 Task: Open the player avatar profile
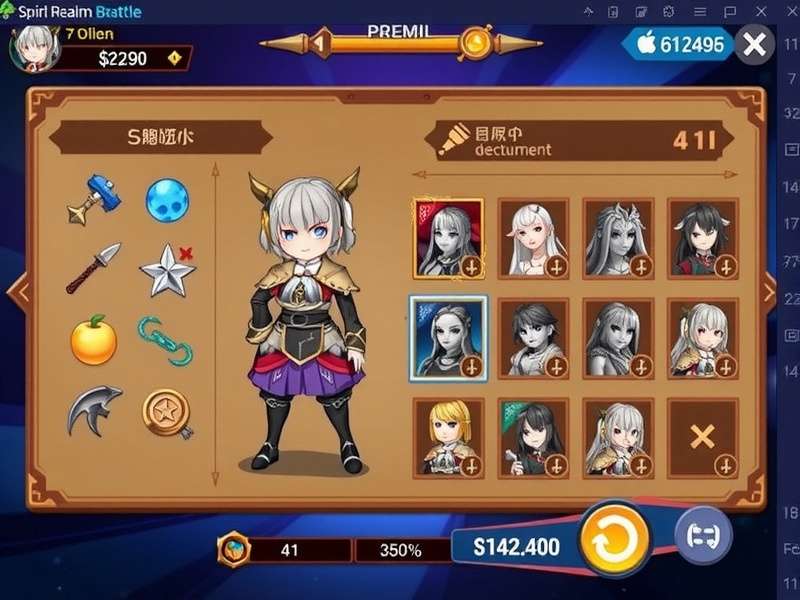coord(36,47)
